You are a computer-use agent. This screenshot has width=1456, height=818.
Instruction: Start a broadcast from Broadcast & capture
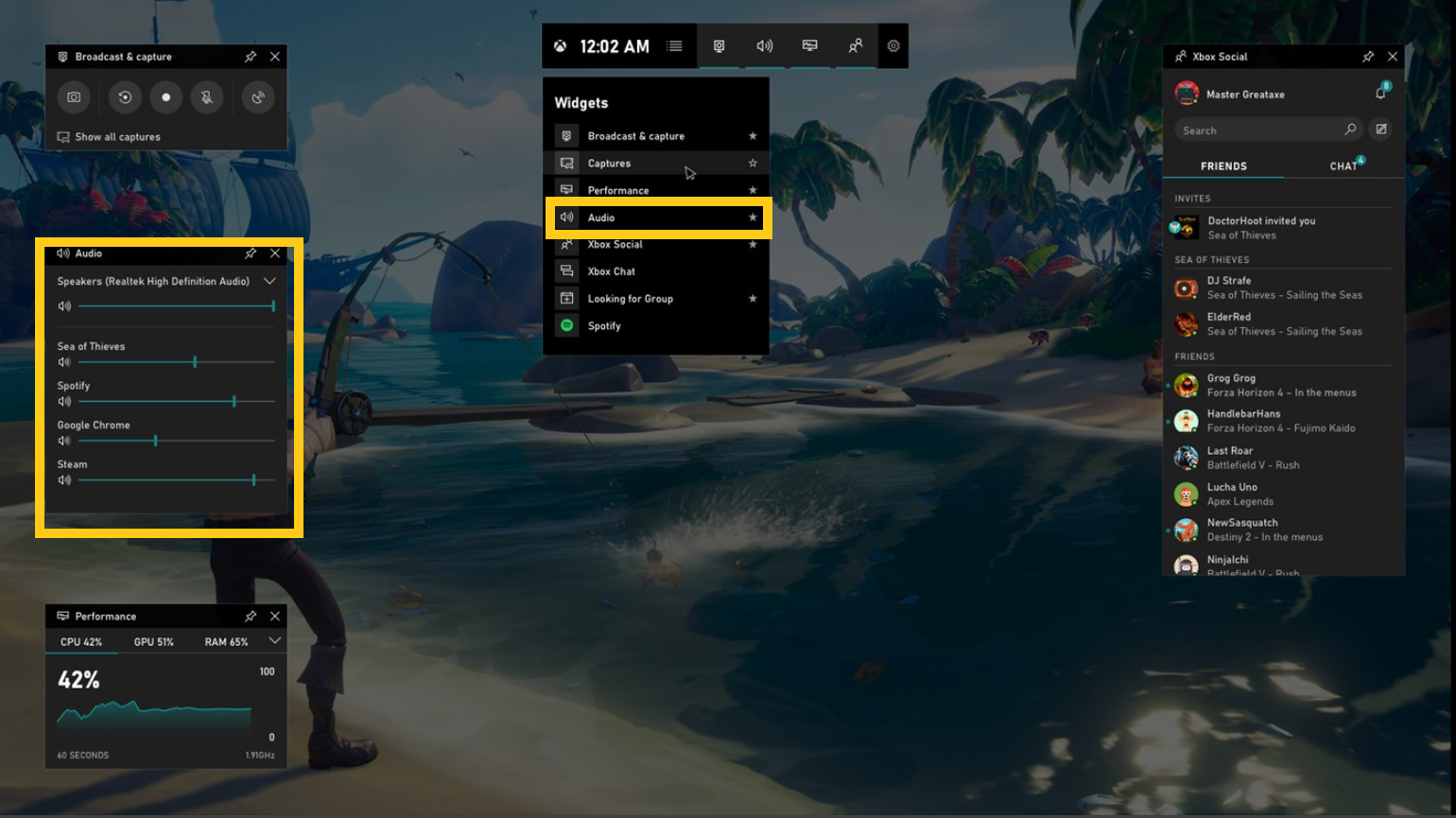pyautogui.click(x=258, y=96)
